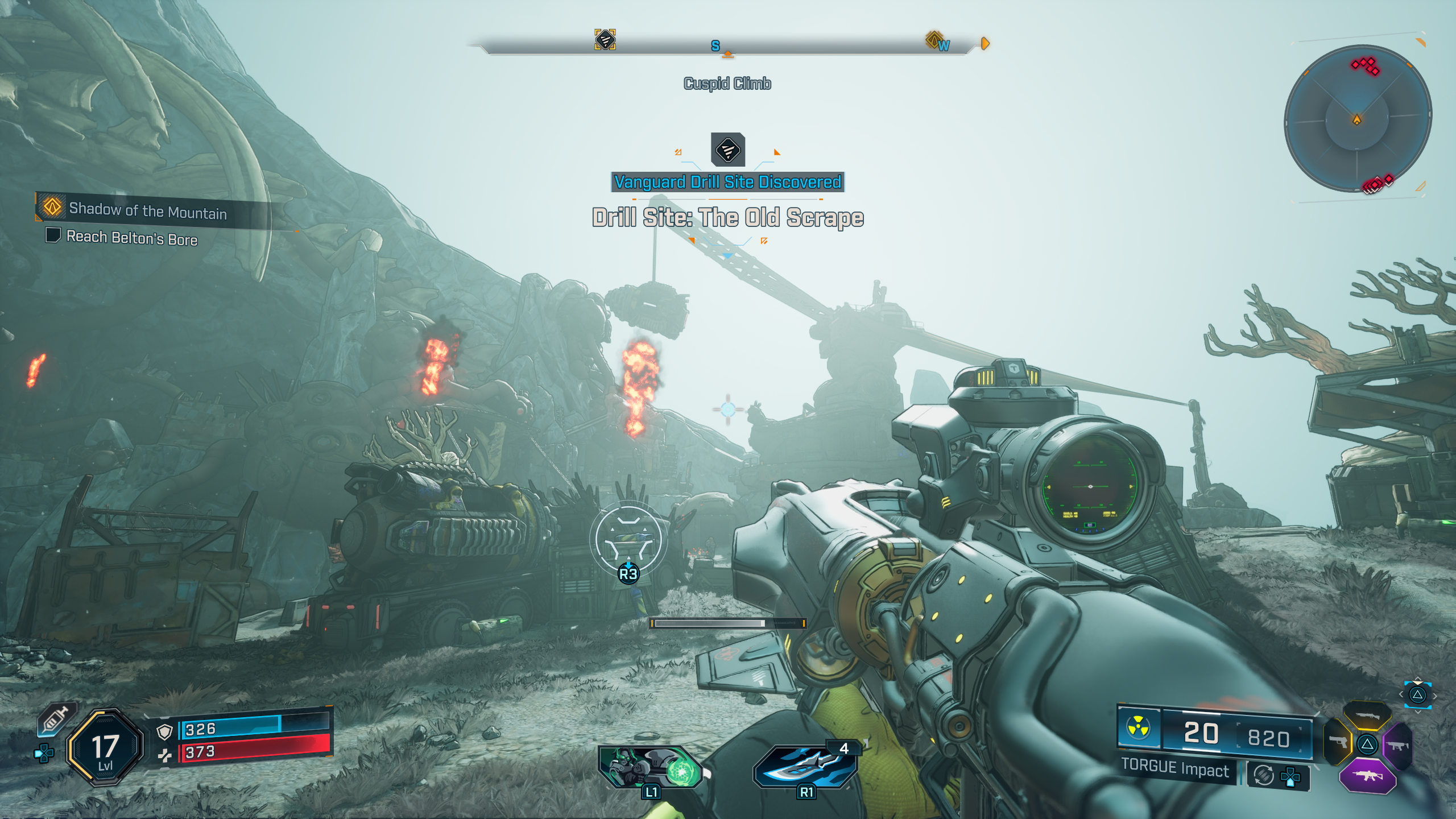
Task: Open the circular minimap
Action: pos(1358,119)
